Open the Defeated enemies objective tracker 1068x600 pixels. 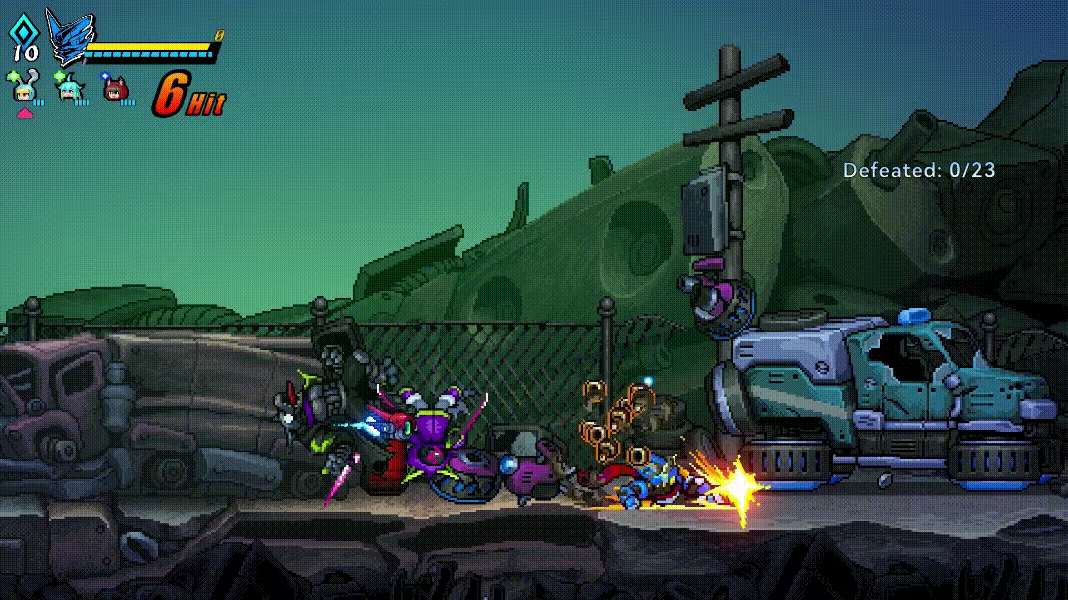[x=919, y=170]
